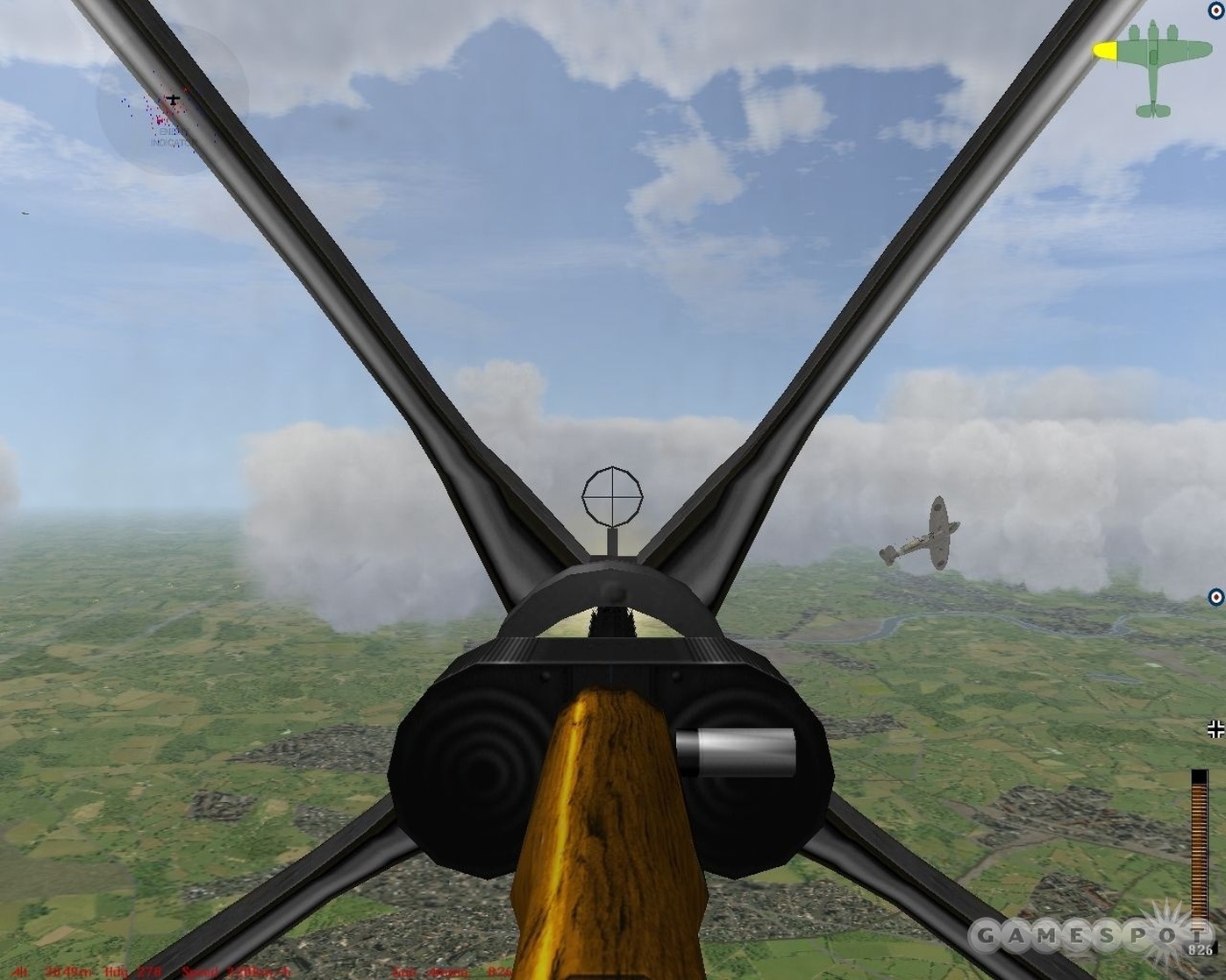This screenshot has width=1226, height=980.
Task: Click the RAF roundel insignia icon
Action: (x=1214, y=11)
